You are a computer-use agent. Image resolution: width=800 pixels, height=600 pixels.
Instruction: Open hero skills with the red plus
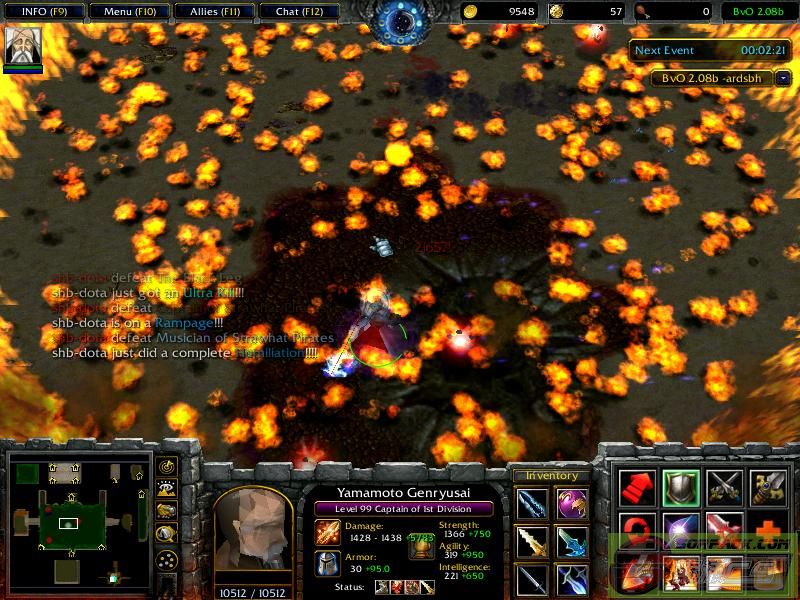[767, 530]
